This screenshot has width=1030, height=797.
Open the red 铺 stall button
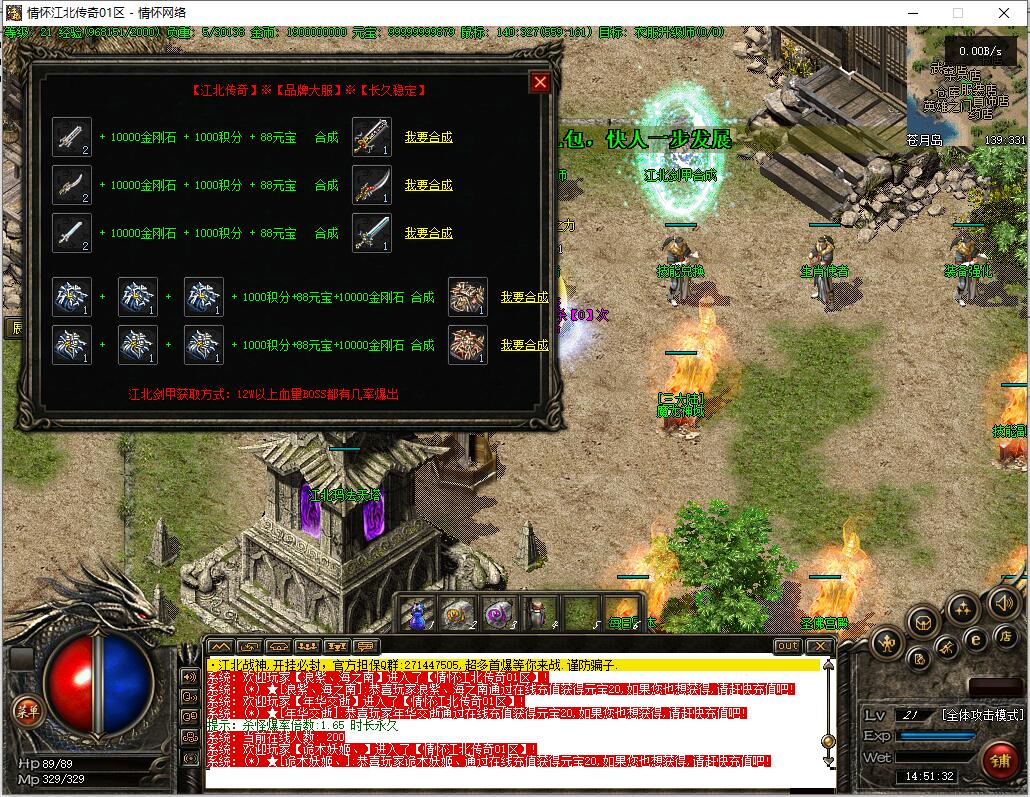tap(998, 759)
